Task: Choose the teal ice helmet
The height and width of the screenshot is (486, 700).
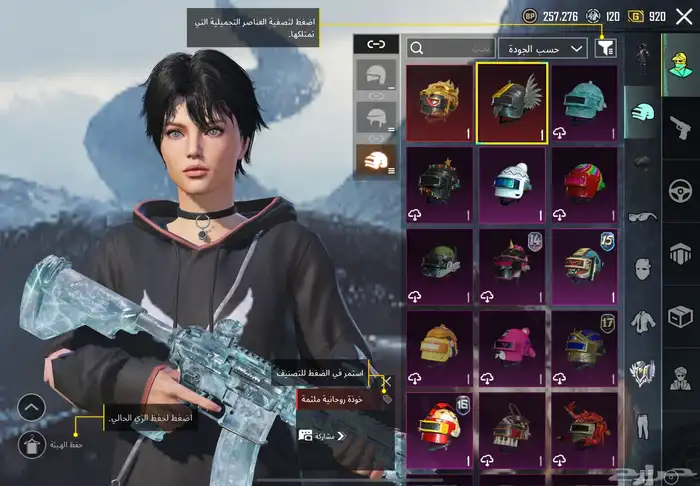Action: coord(585,104)
